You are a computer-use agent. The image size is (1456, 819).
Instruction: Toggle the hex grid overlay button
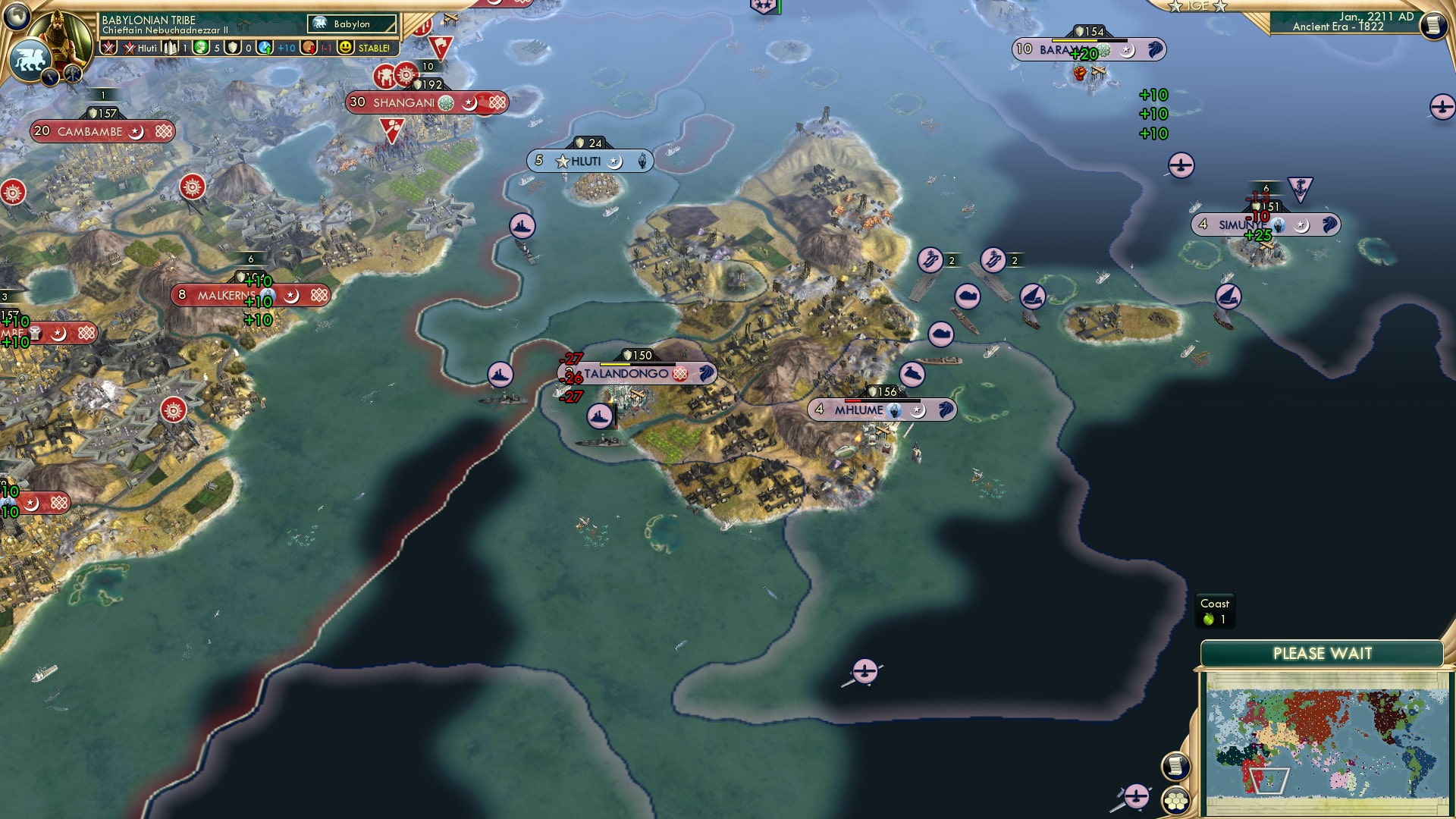point(1176,801)
